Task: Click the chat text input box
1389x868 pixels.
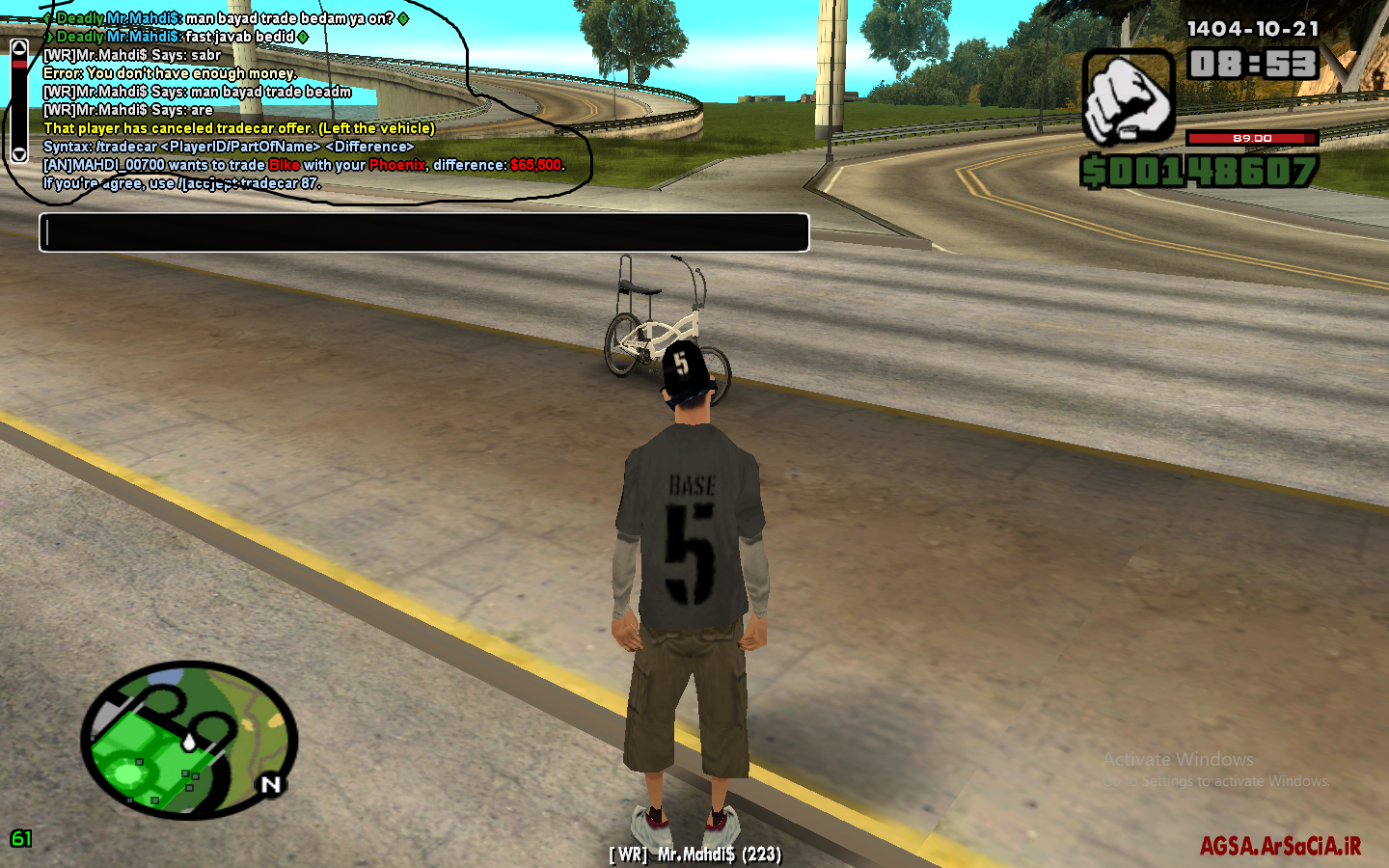Action: (423, 232)
